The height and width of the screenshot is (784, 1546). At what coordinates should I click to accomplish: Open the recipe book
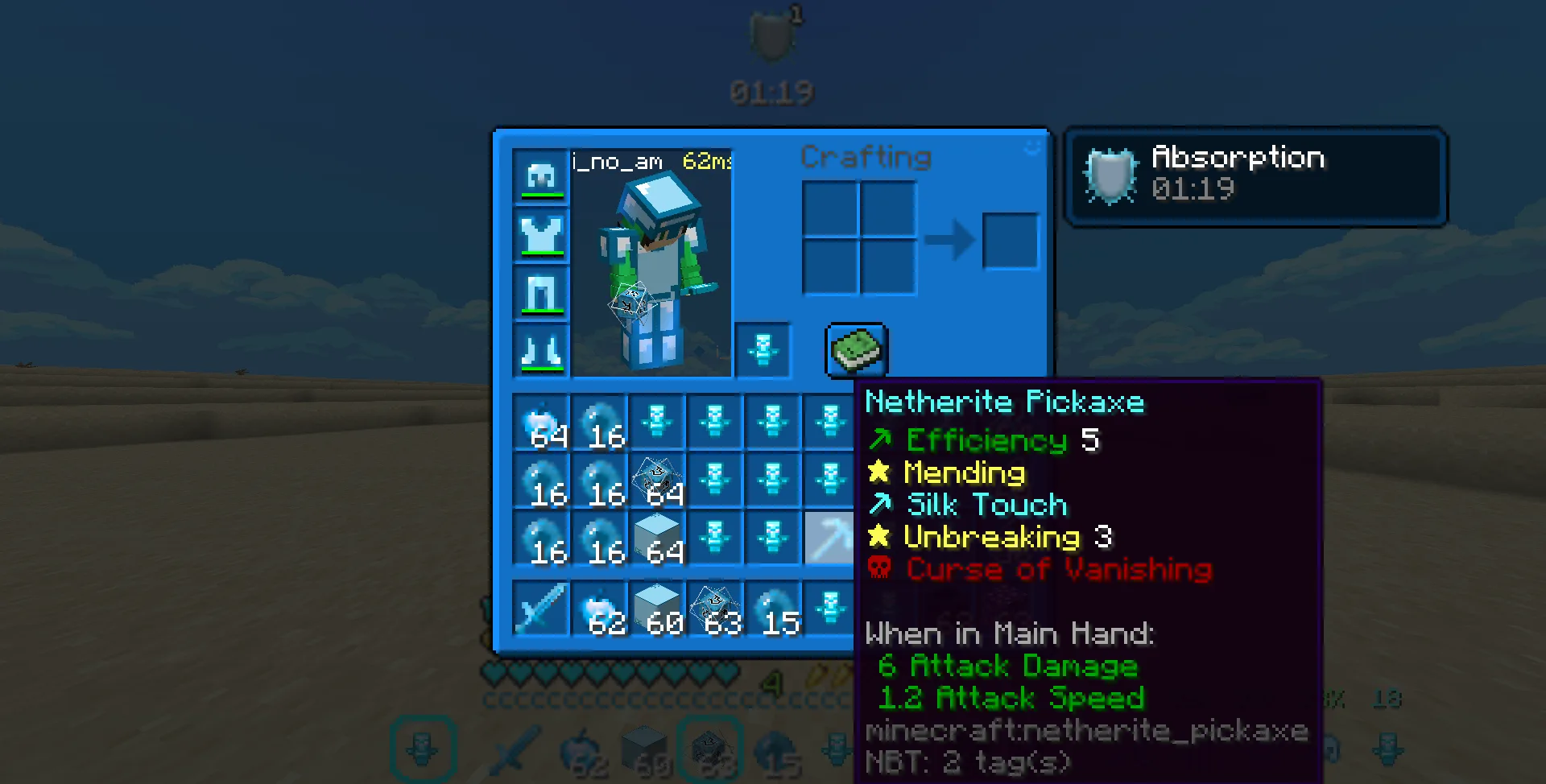tap(855, 350)
